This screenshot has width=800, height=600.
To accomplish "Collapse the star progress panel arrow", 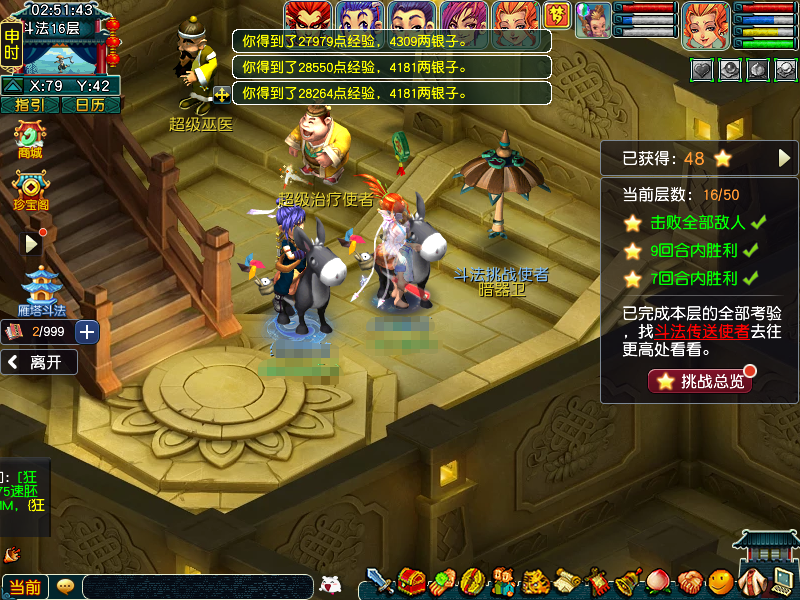I will coord(784,158).
